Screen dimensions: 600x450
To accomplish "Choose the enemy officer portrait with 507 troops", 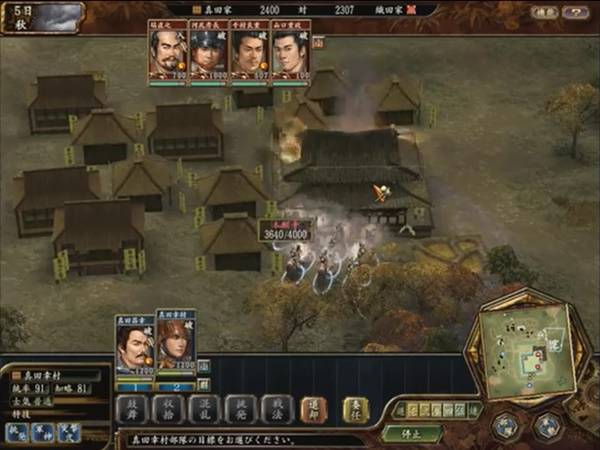I will (x=249, y=53).
